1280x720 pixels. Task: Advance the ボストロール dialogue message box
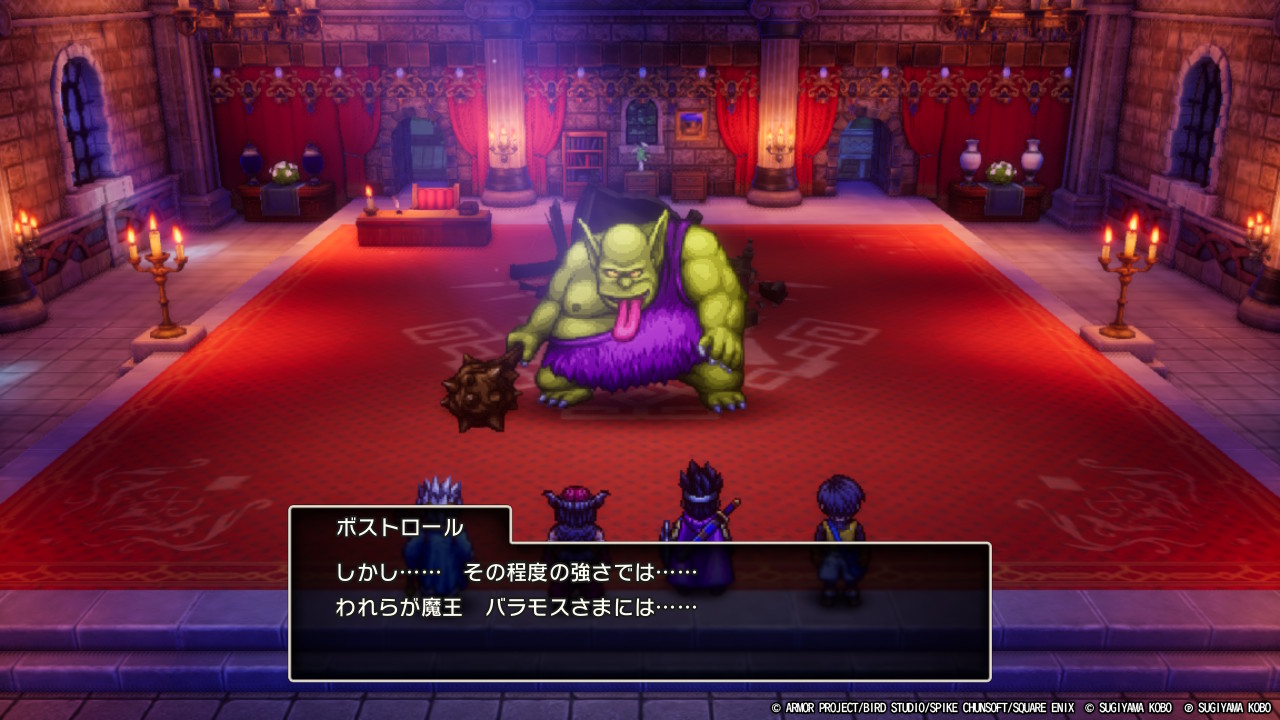(x=640, y=610)
